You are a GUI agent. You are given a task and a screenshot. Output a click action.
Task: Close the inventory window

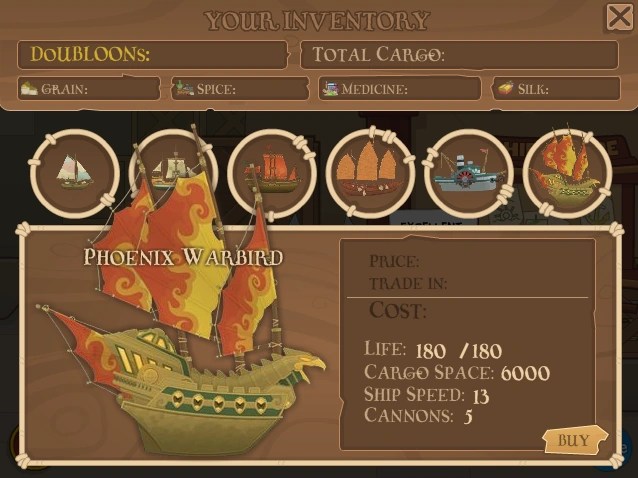click(619, 17)
